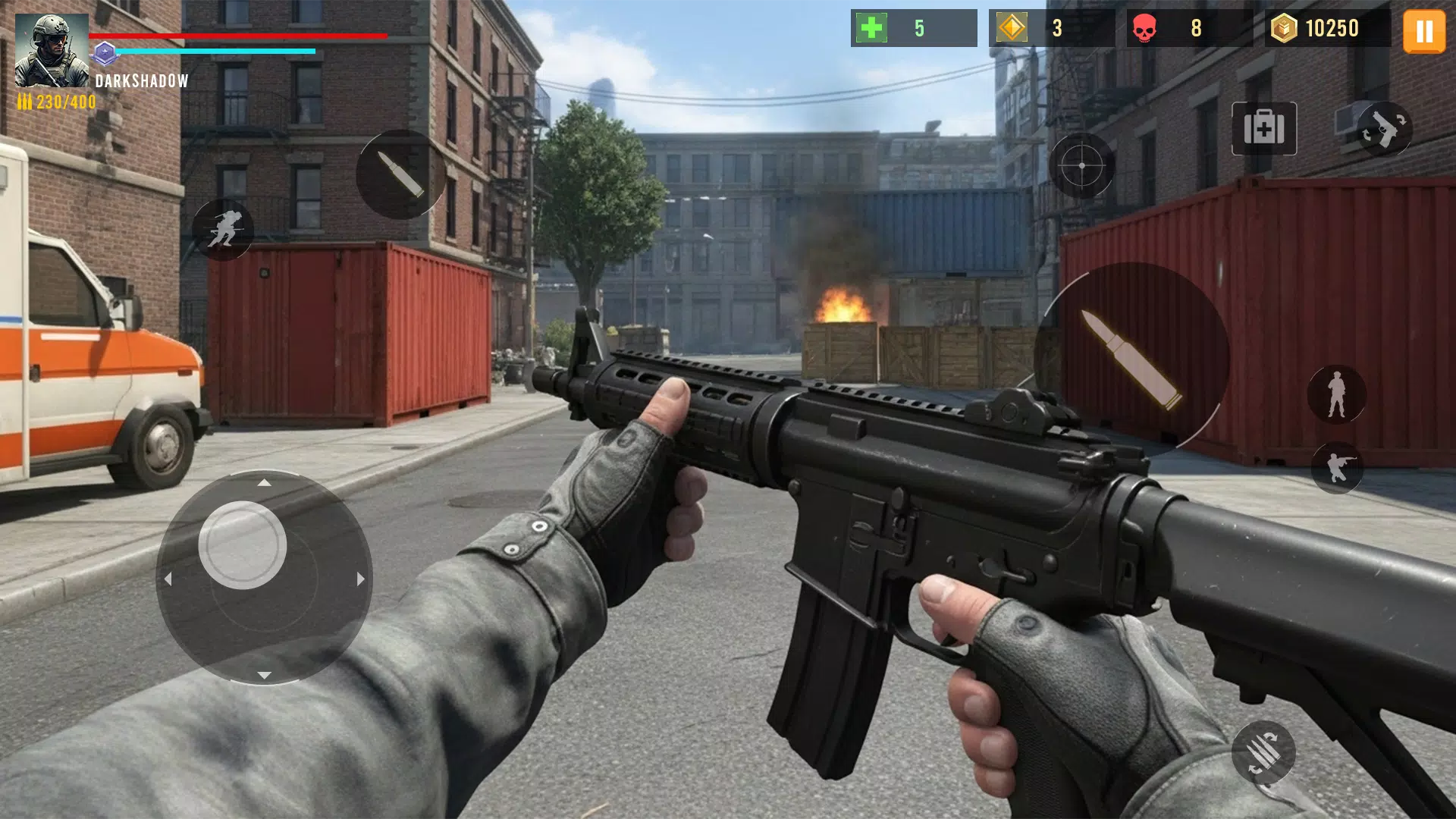Switch weapons using the pistol swap icon
Viewport: 1456px width, 819px height.
[1386, 127]
